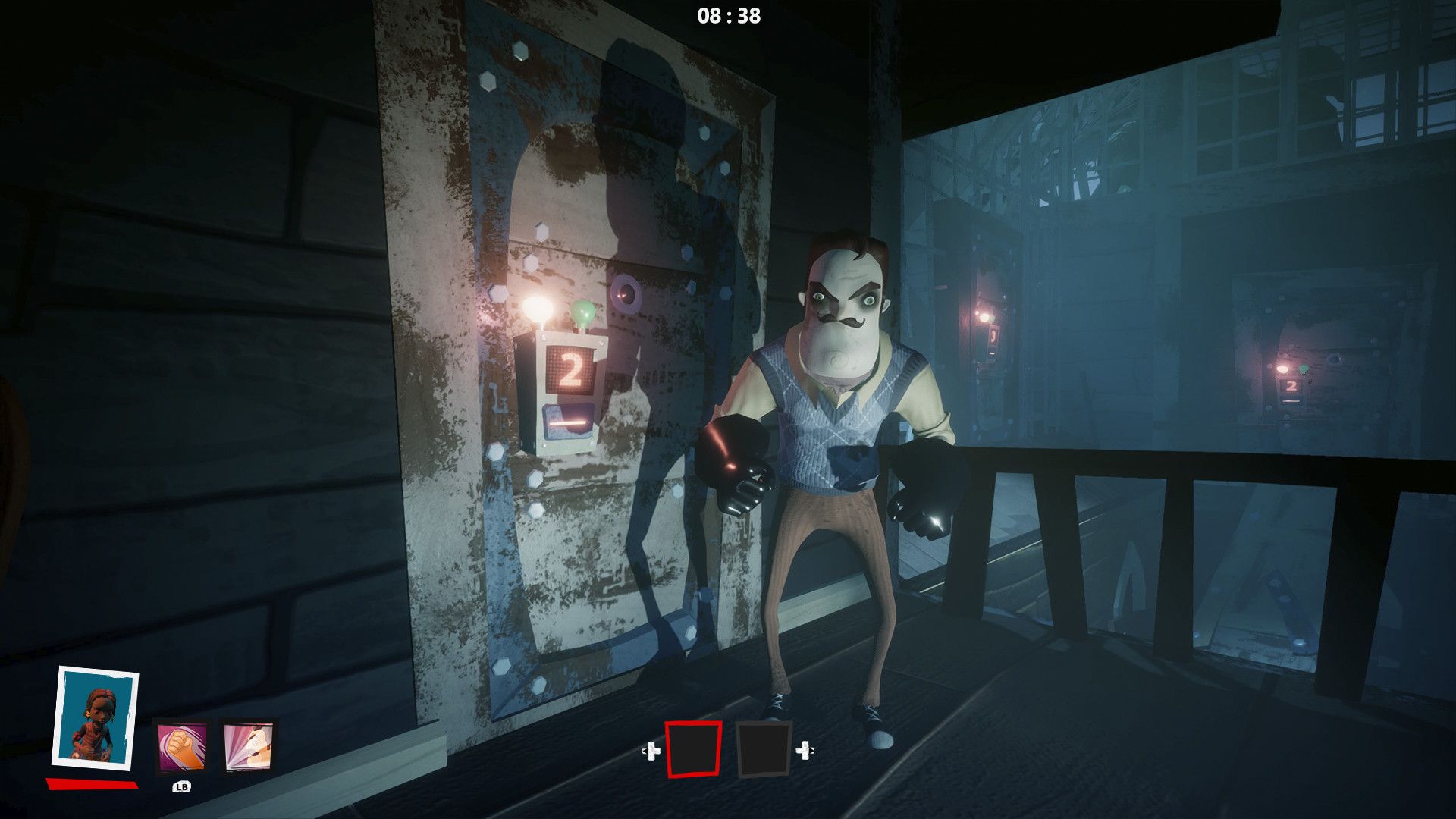Click the girl character portrait photo
1456x819 pixels.
[x=96, y=717]
